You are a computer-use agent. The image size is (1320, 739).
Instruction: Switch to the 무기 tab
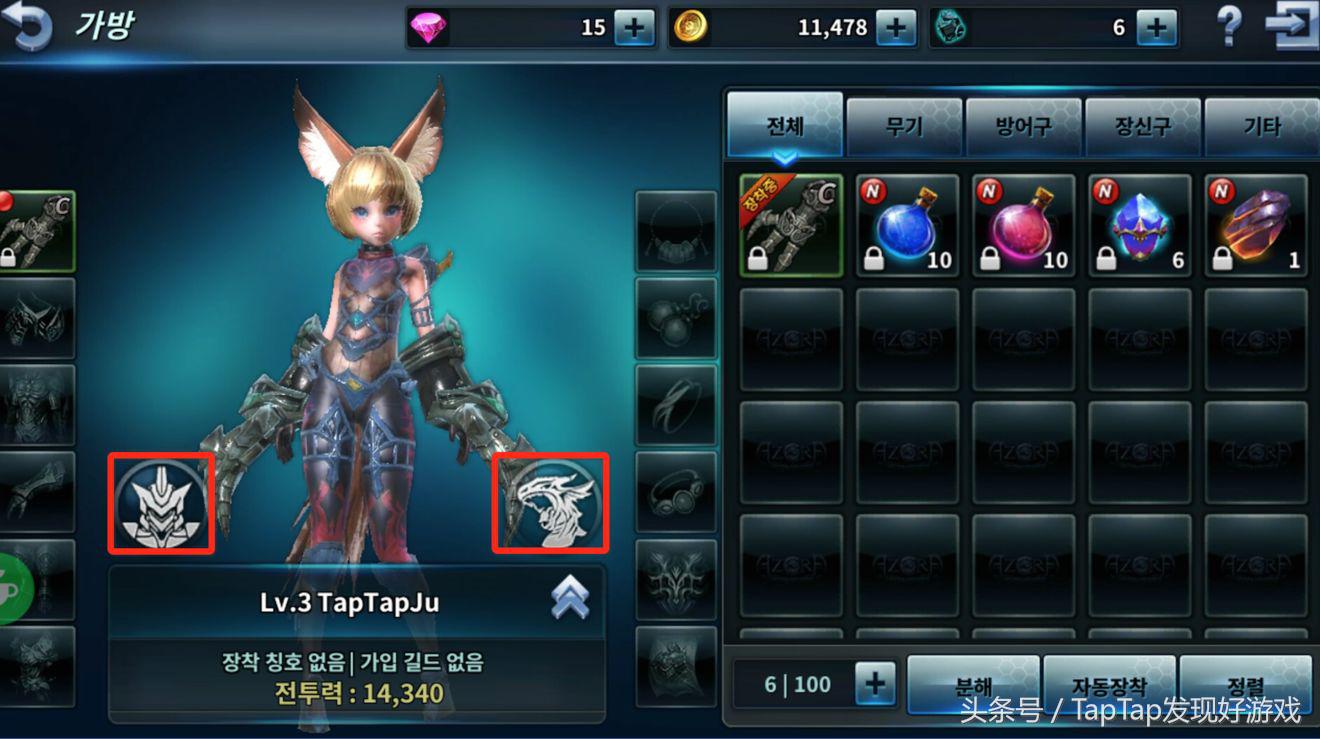click(904, 127)
